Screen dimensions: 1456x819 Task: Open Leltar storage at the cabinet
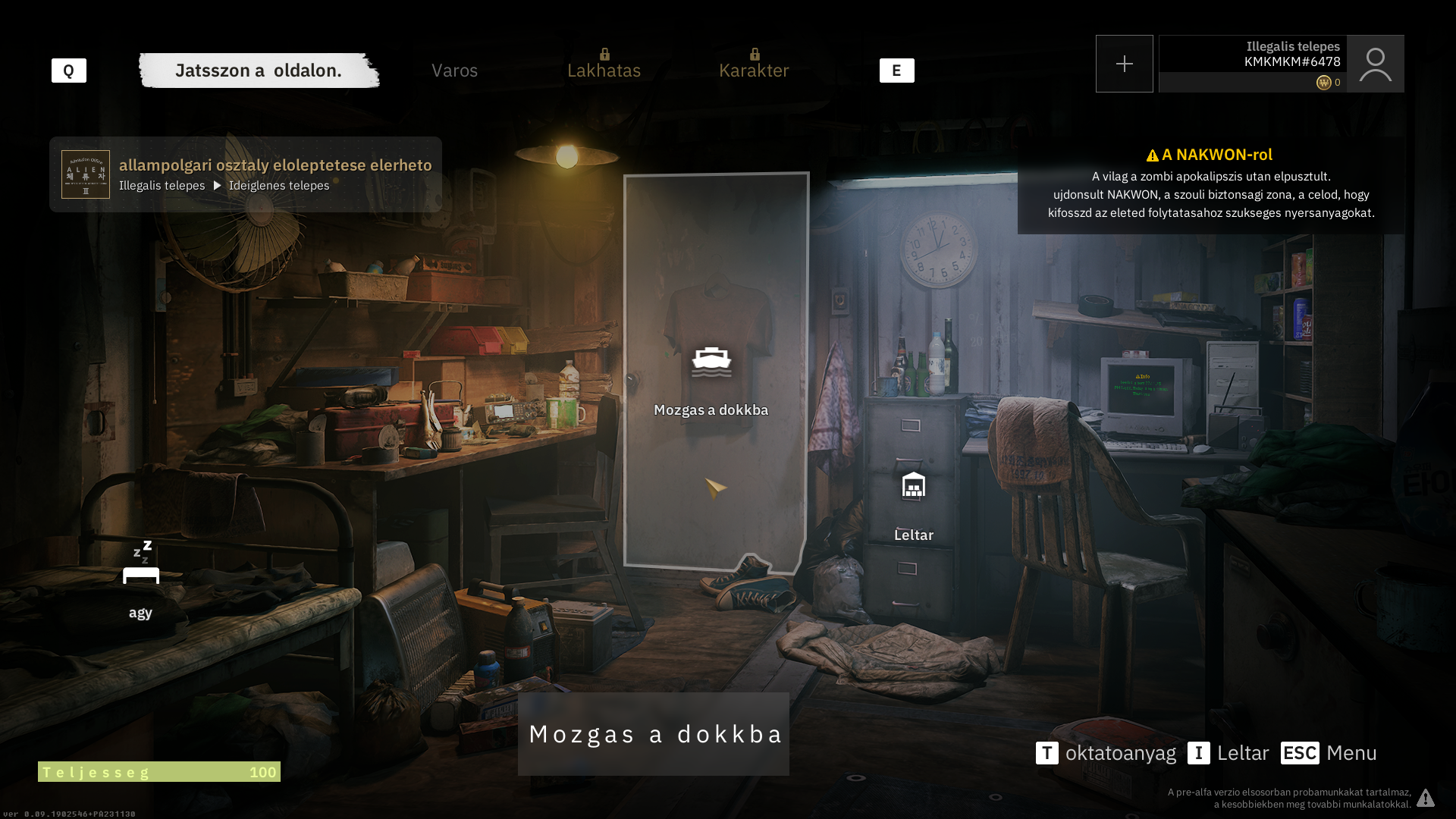click(913, 486)
